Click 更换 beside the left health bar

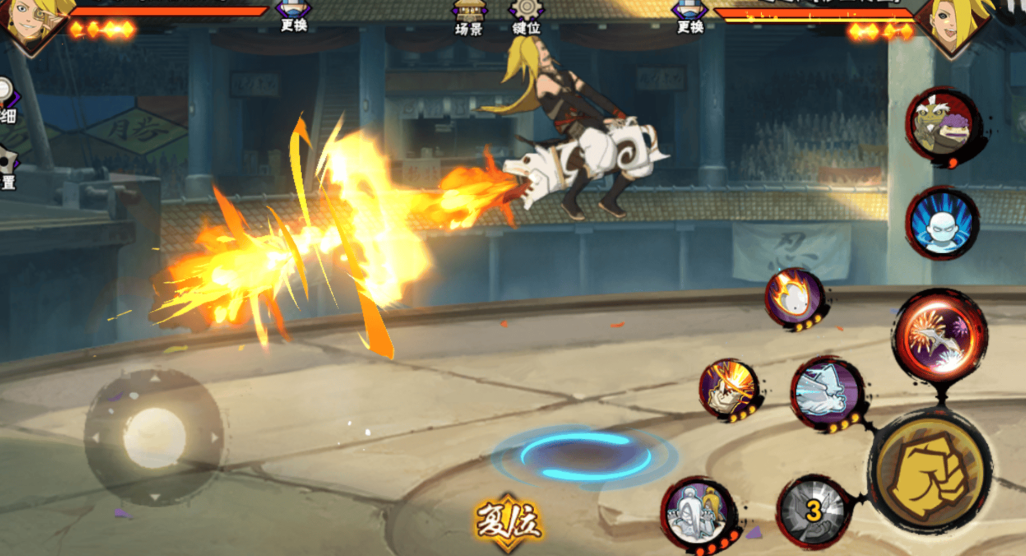coord(294,15)
